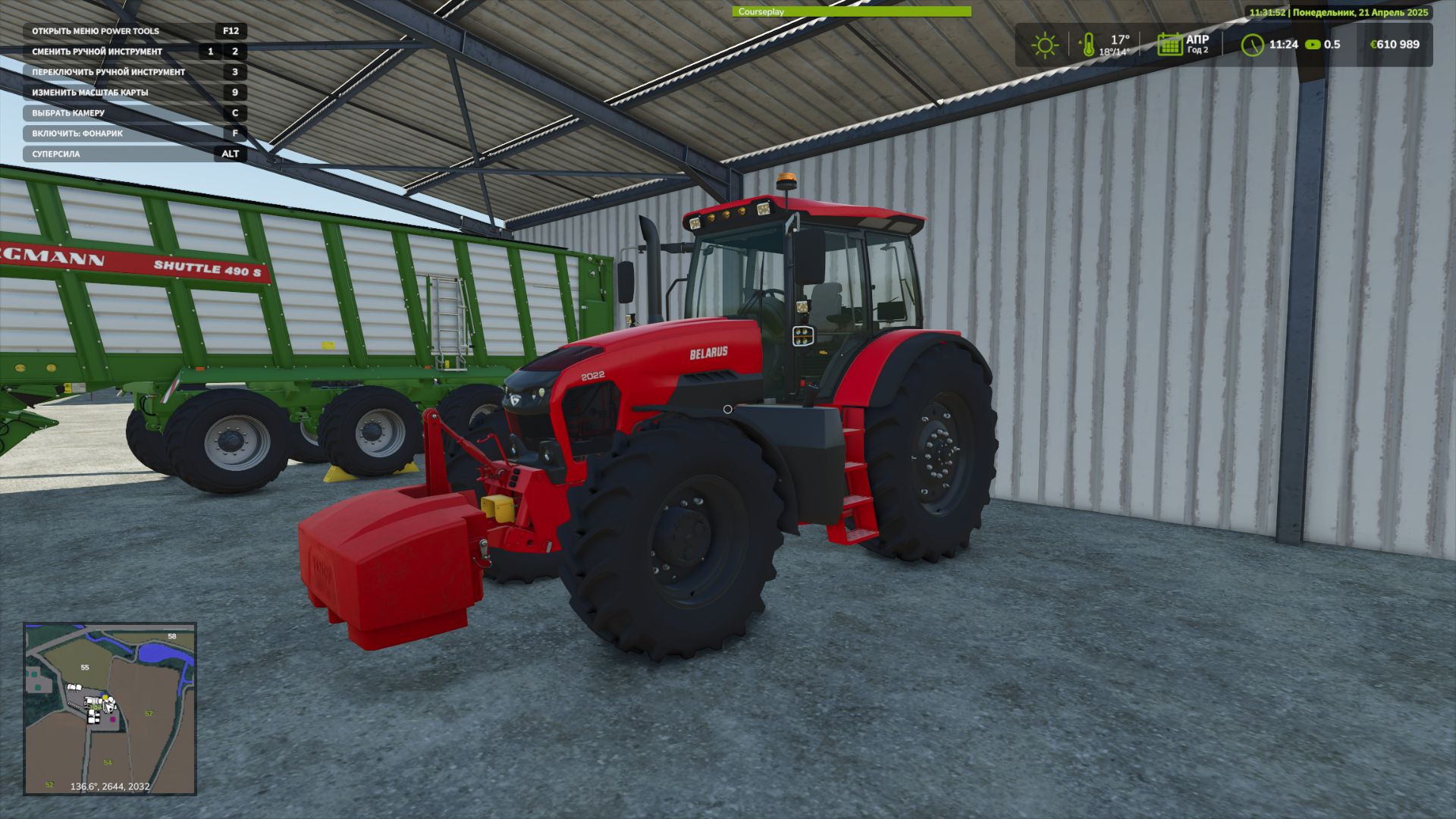Click the clock icon next to 11:24
The width and height of the screenshot is (1456, 819).
click(1254, 44)
